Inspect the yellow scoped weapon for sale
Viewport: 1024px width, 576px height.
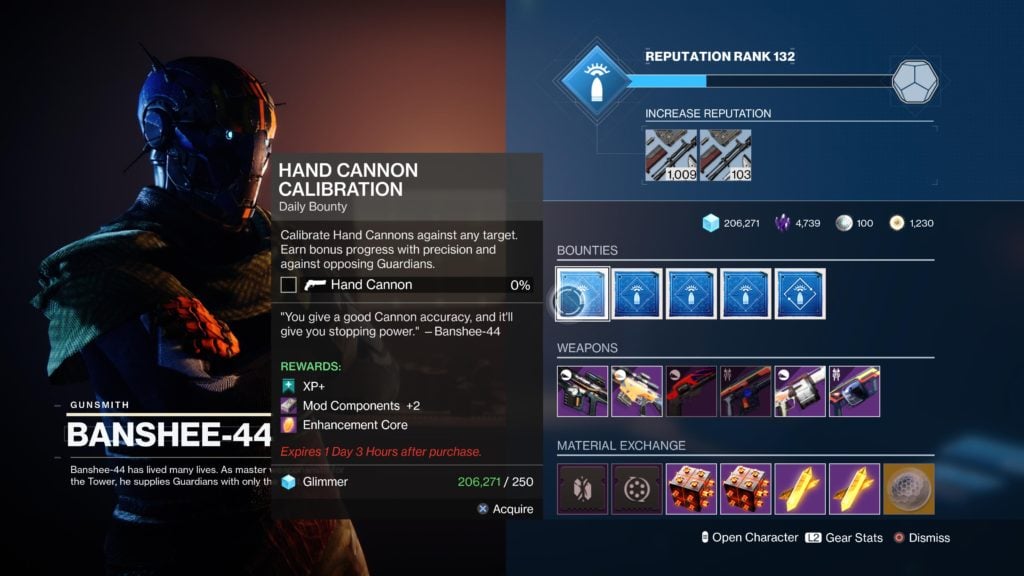(637, 391)
